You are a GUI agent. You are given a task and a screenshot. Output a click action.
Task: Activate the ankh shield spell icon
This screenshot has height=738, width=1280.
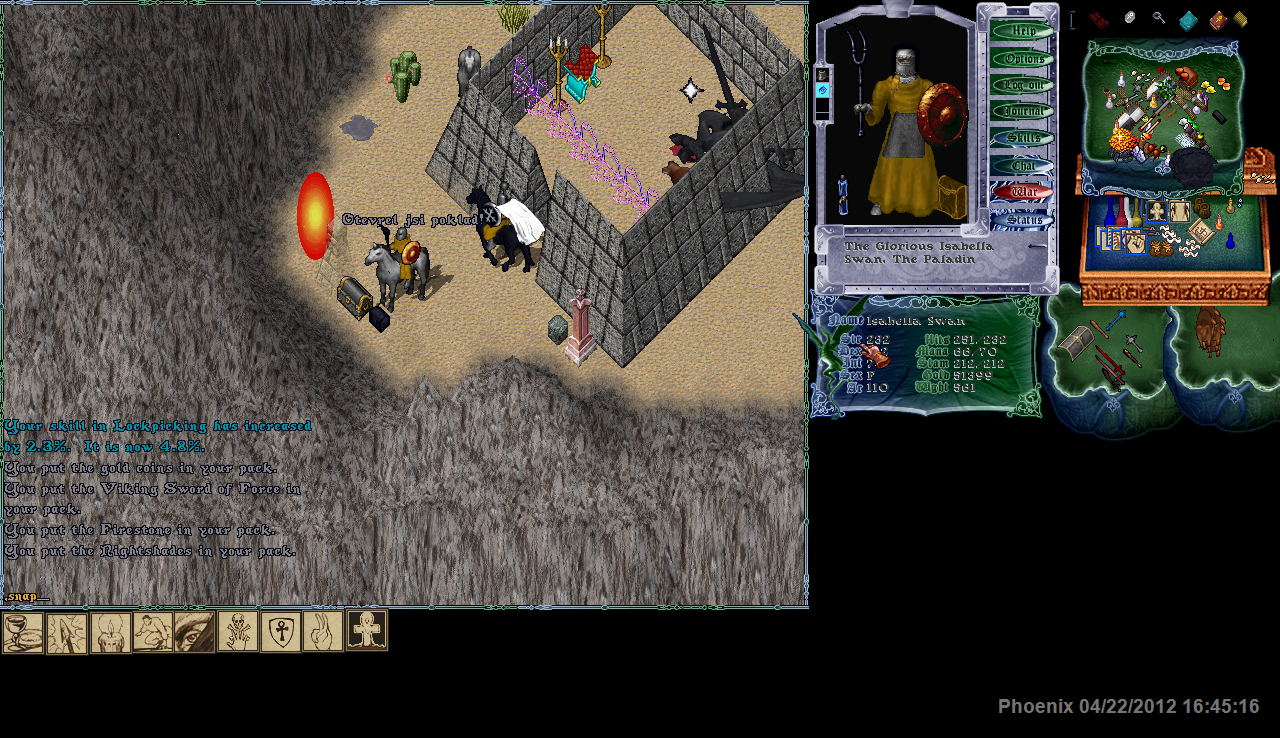coord(281,633)
